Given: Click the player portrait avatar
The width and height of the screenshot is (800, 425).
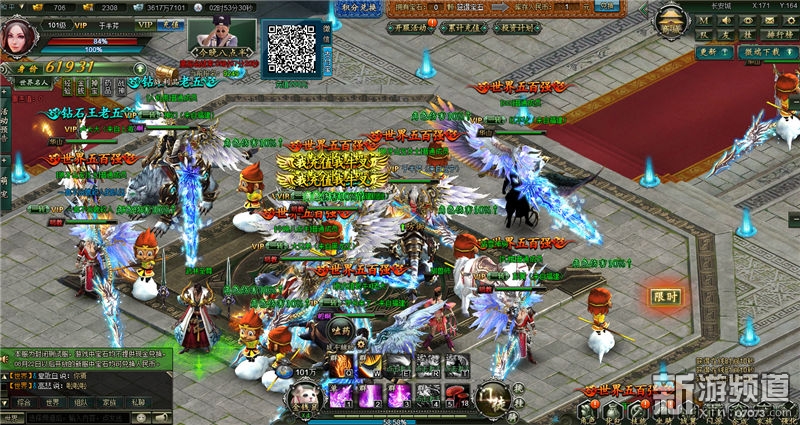Looking at the screenshot, I should coord(19,32).
